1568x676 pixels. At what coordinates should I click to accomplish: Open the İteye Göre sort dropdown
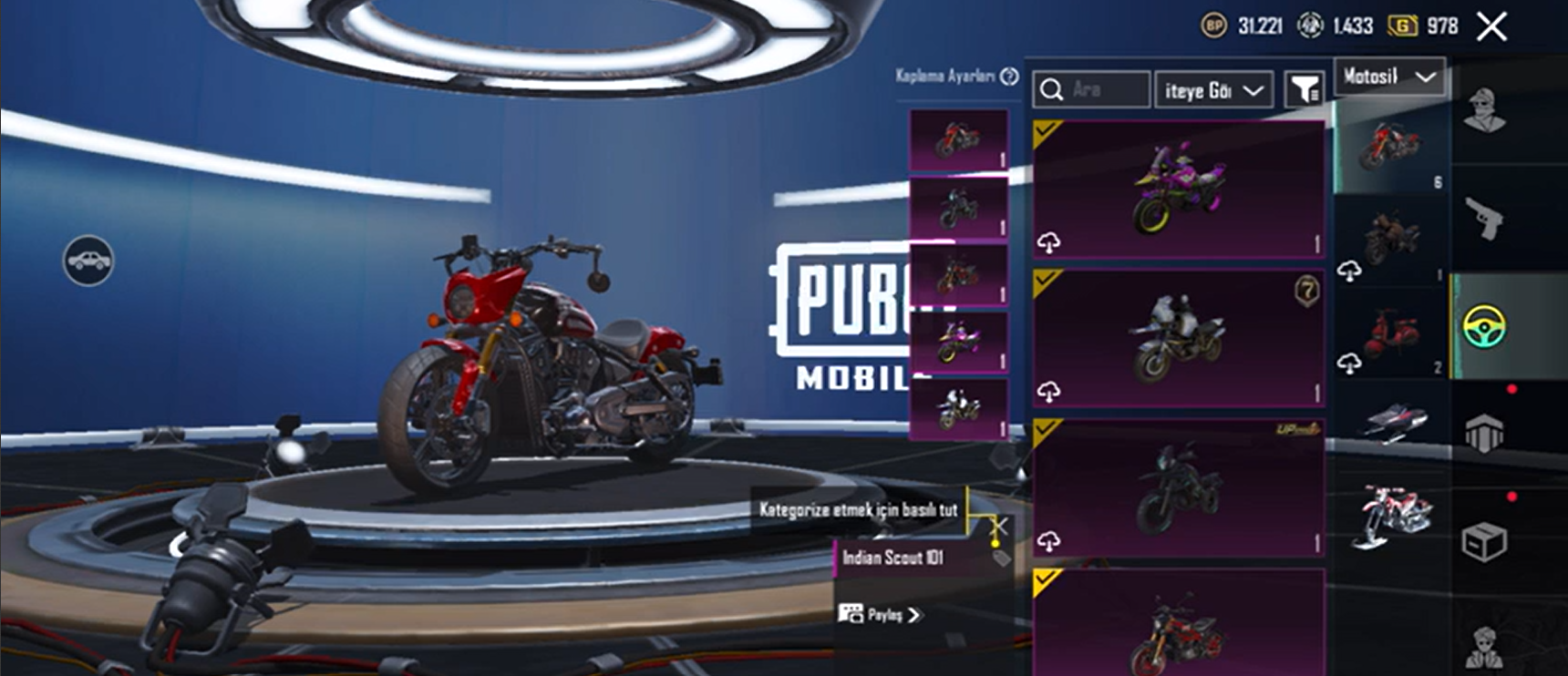[1212, 90]
